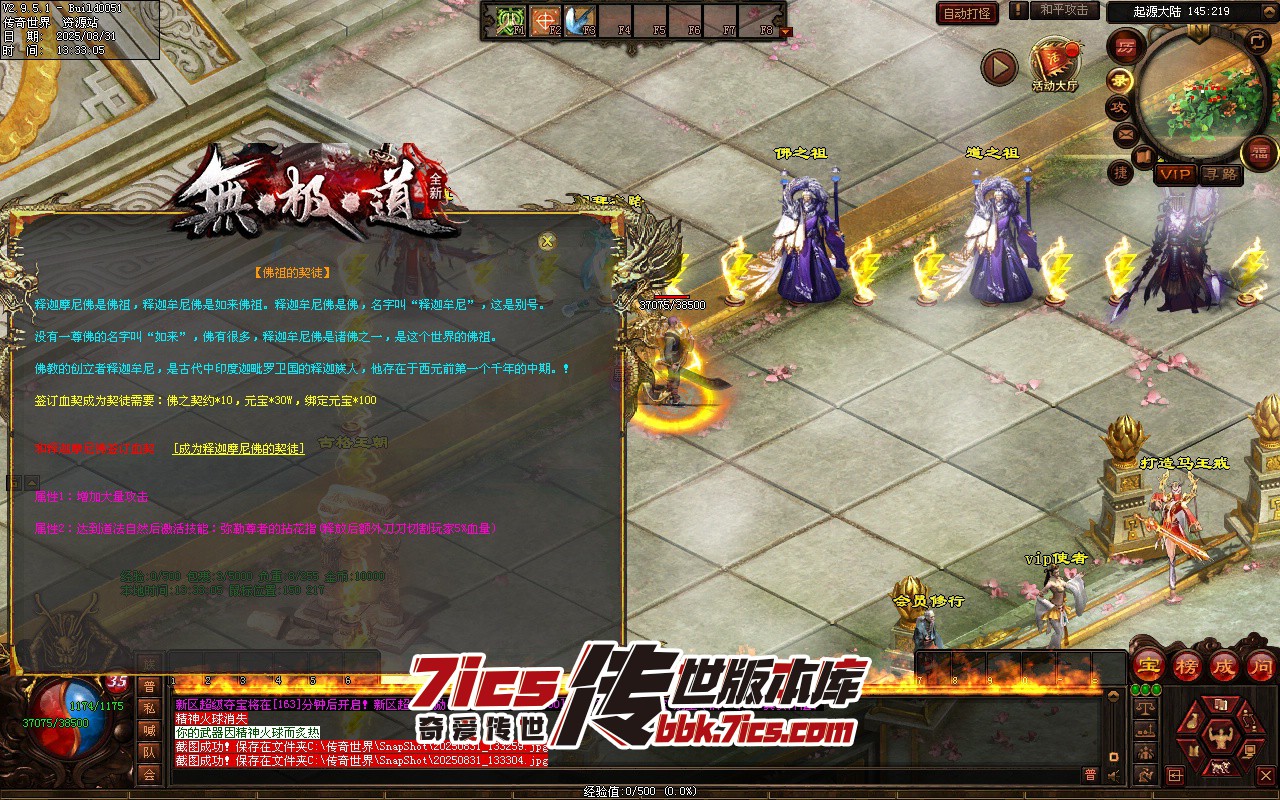Open the mail envelope icon

pos(1126,133)
